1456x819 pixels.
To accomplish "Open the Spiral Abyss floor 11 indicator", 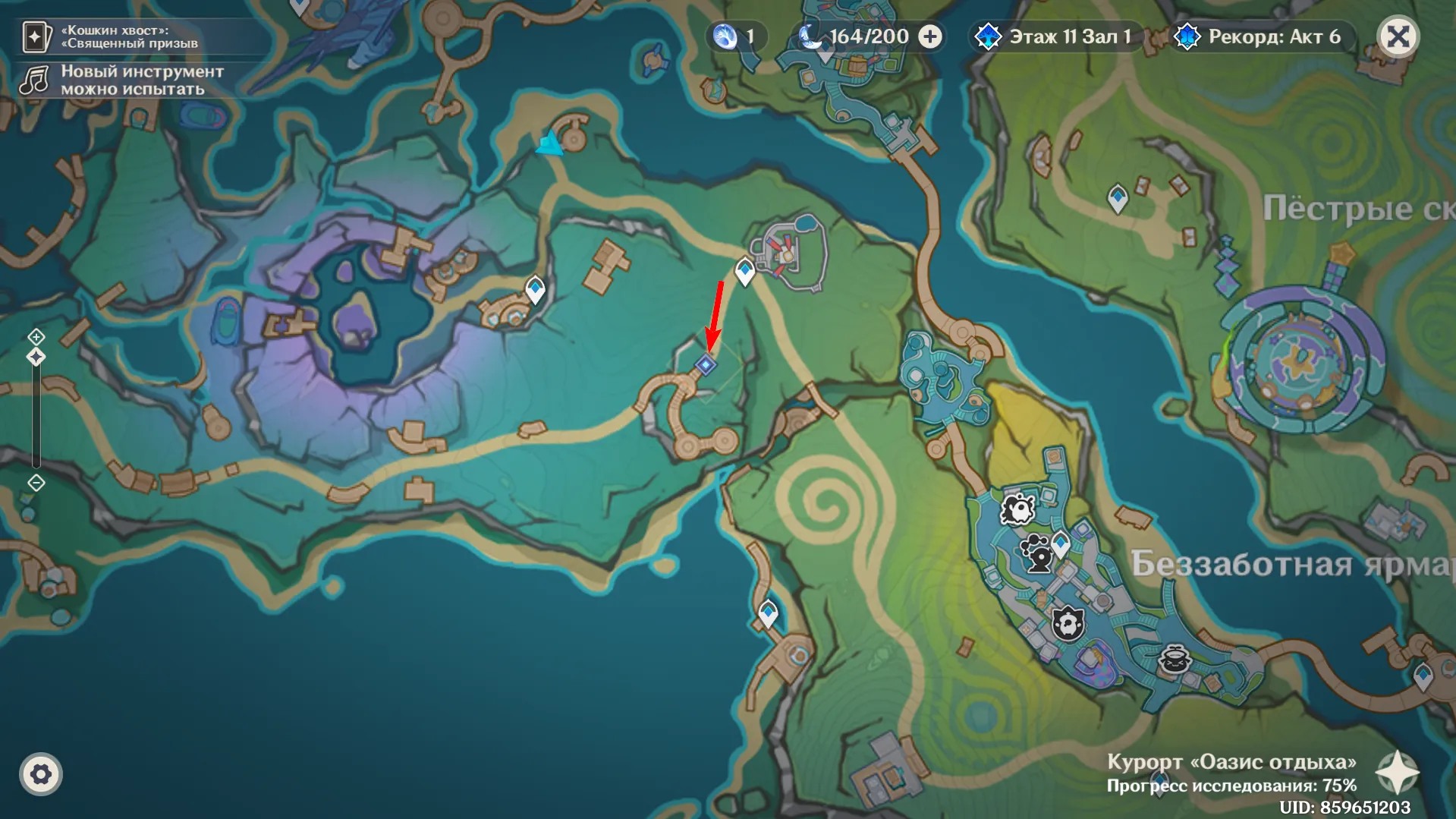I will point(1055,36).
